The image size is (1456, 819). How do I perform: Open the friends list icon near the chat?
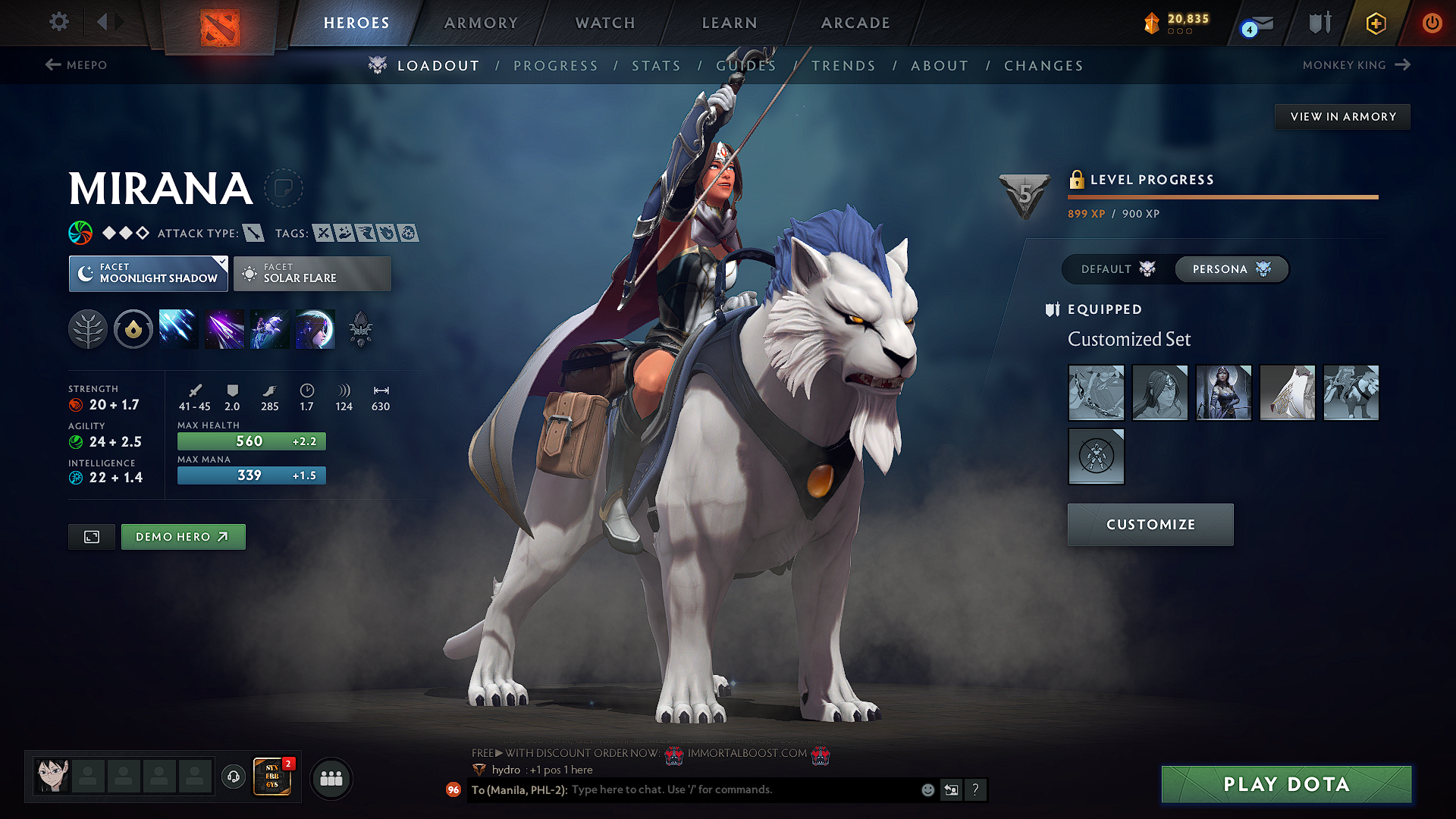point(331,778)
